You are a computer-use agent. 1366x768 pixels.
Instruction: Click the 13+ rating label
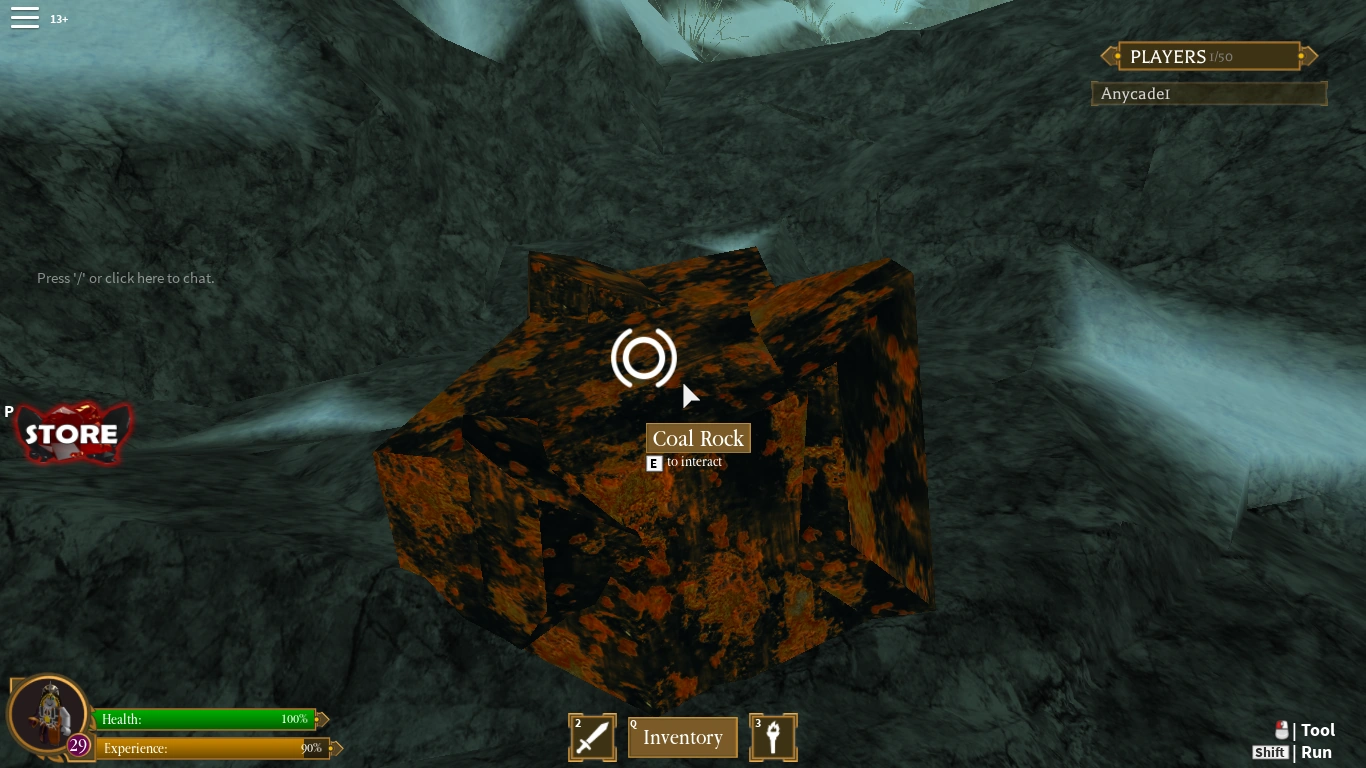point(58,18)
